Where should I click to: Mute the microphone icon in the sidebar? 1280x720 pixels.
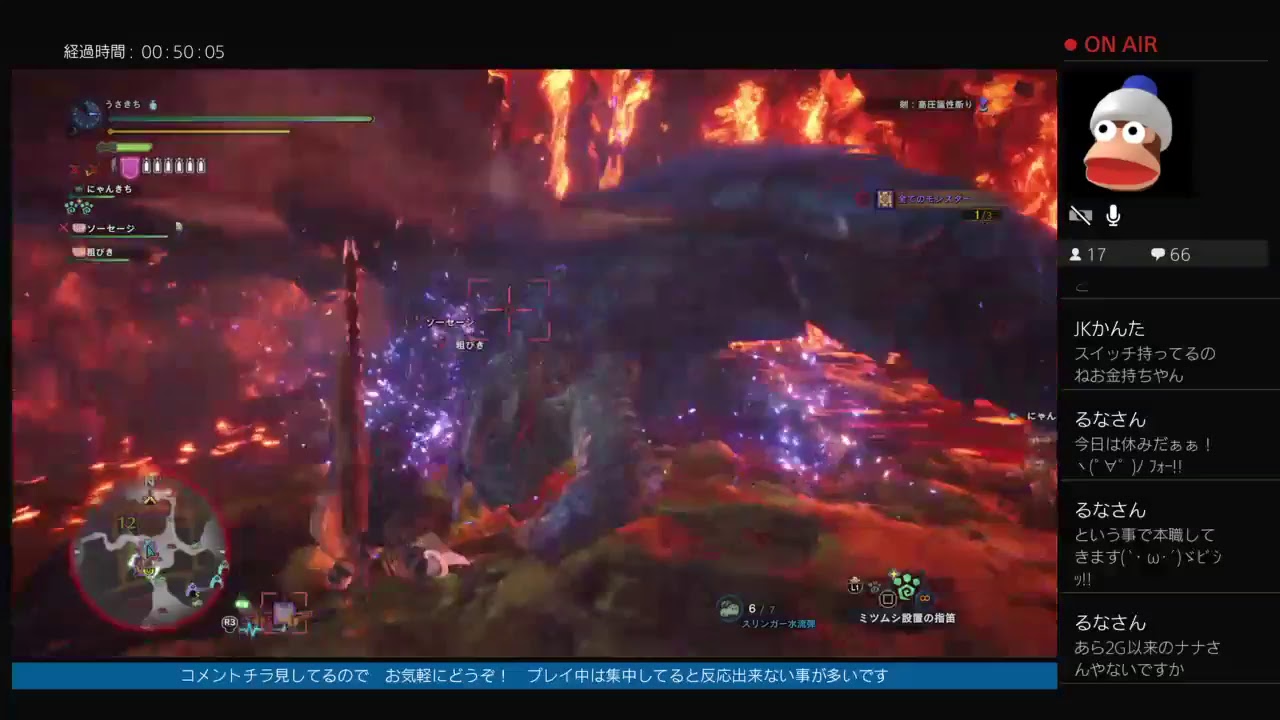click(1113, 214)
